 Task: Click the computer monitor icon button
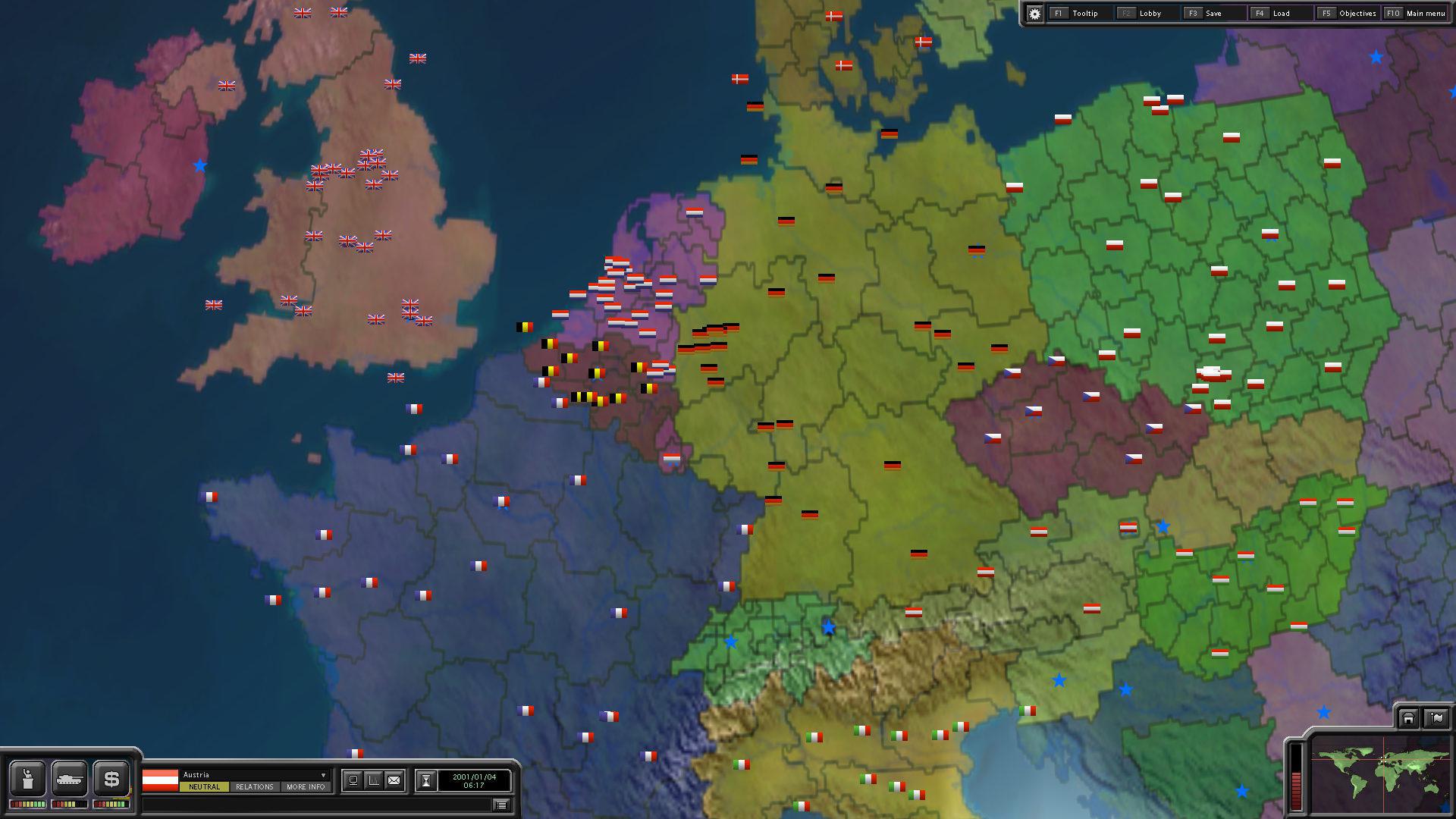pos(353,780)
